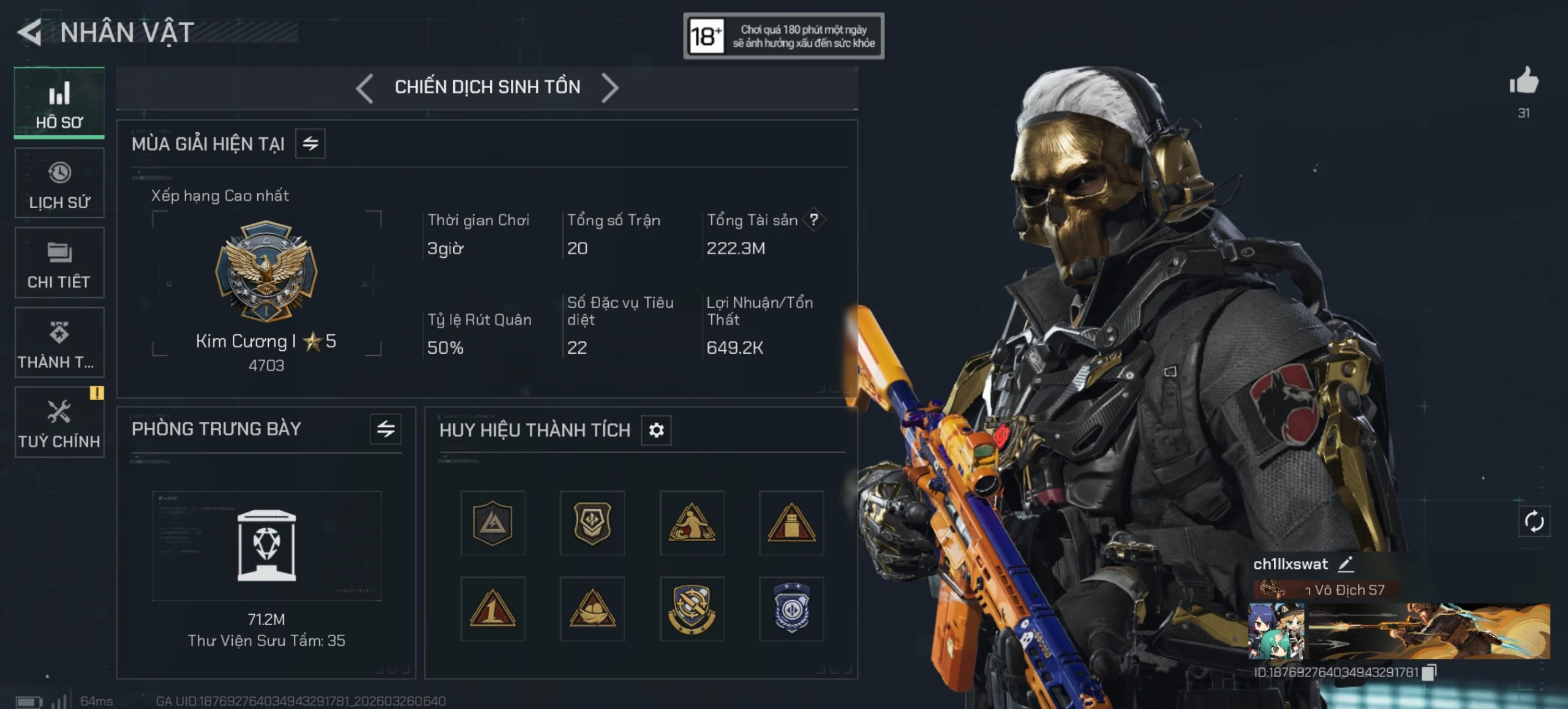Rotate the character with the refresh icon
1568x709 pixels.
(x=1534, y=522)
